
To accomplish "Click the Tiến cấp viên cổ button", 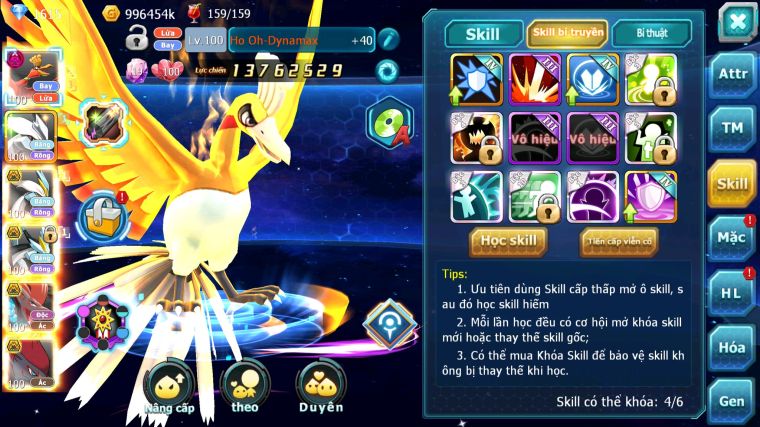I will pos(619,240).
